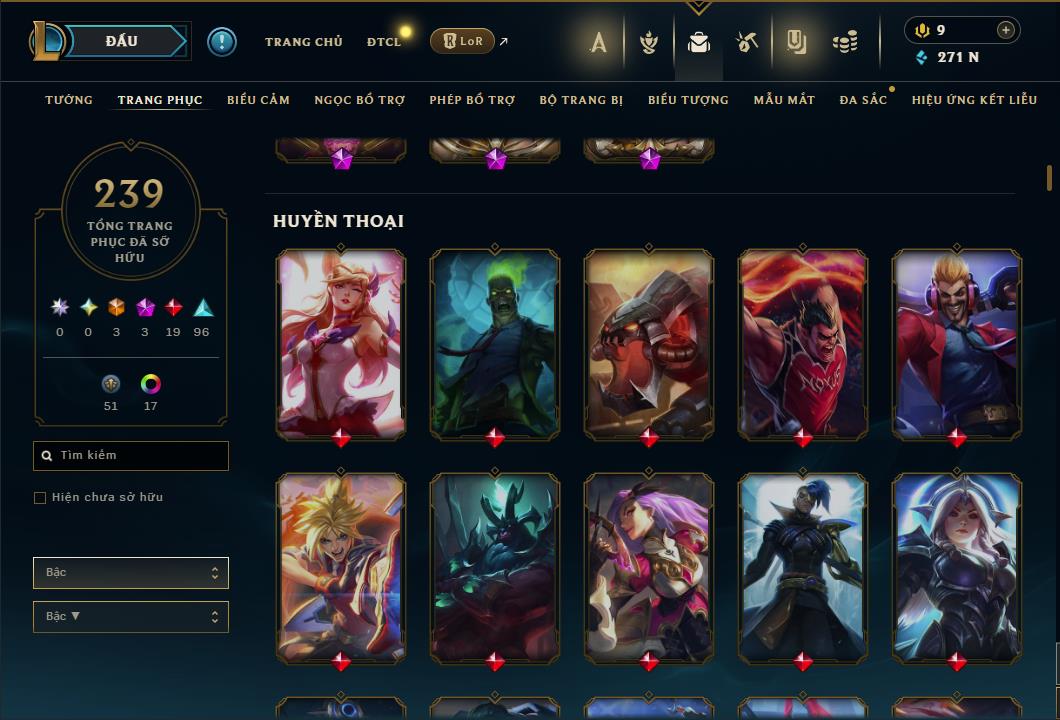Open the BIỂU TƯỢNG icons tab
The width and height of the screenshot is (1060, 720).
[x=688, y=100]
